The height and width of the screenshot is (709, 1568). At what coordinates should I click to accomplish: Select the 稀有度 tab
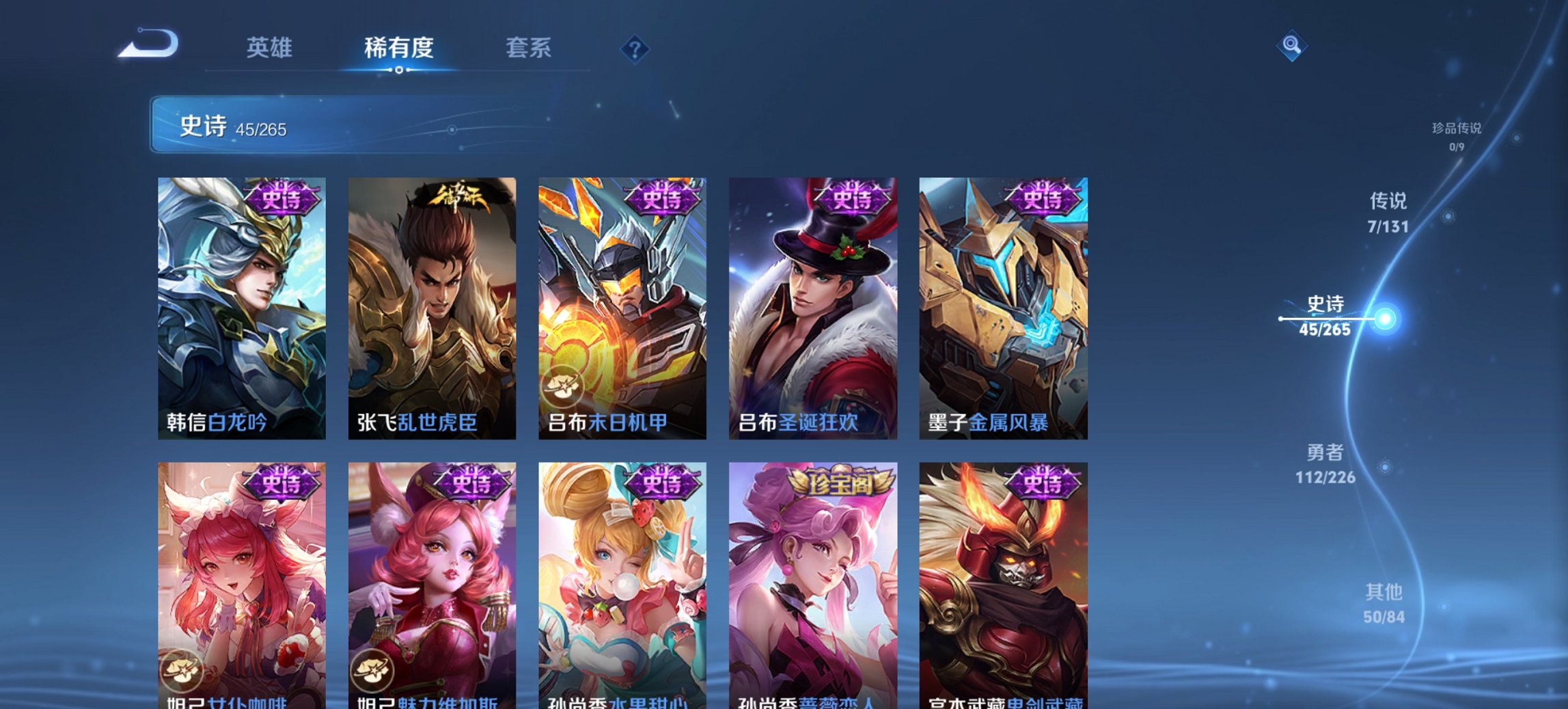(396, 48)
